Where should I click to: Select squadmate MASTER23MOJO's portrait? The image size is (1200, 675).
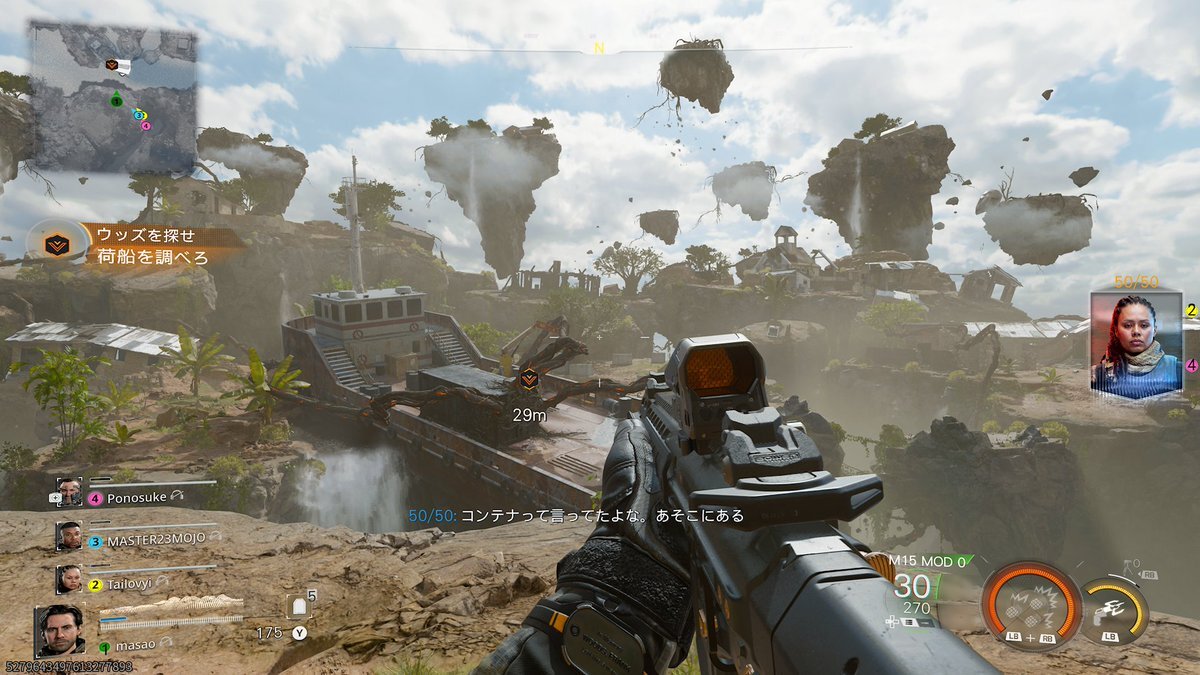point(69,536)
